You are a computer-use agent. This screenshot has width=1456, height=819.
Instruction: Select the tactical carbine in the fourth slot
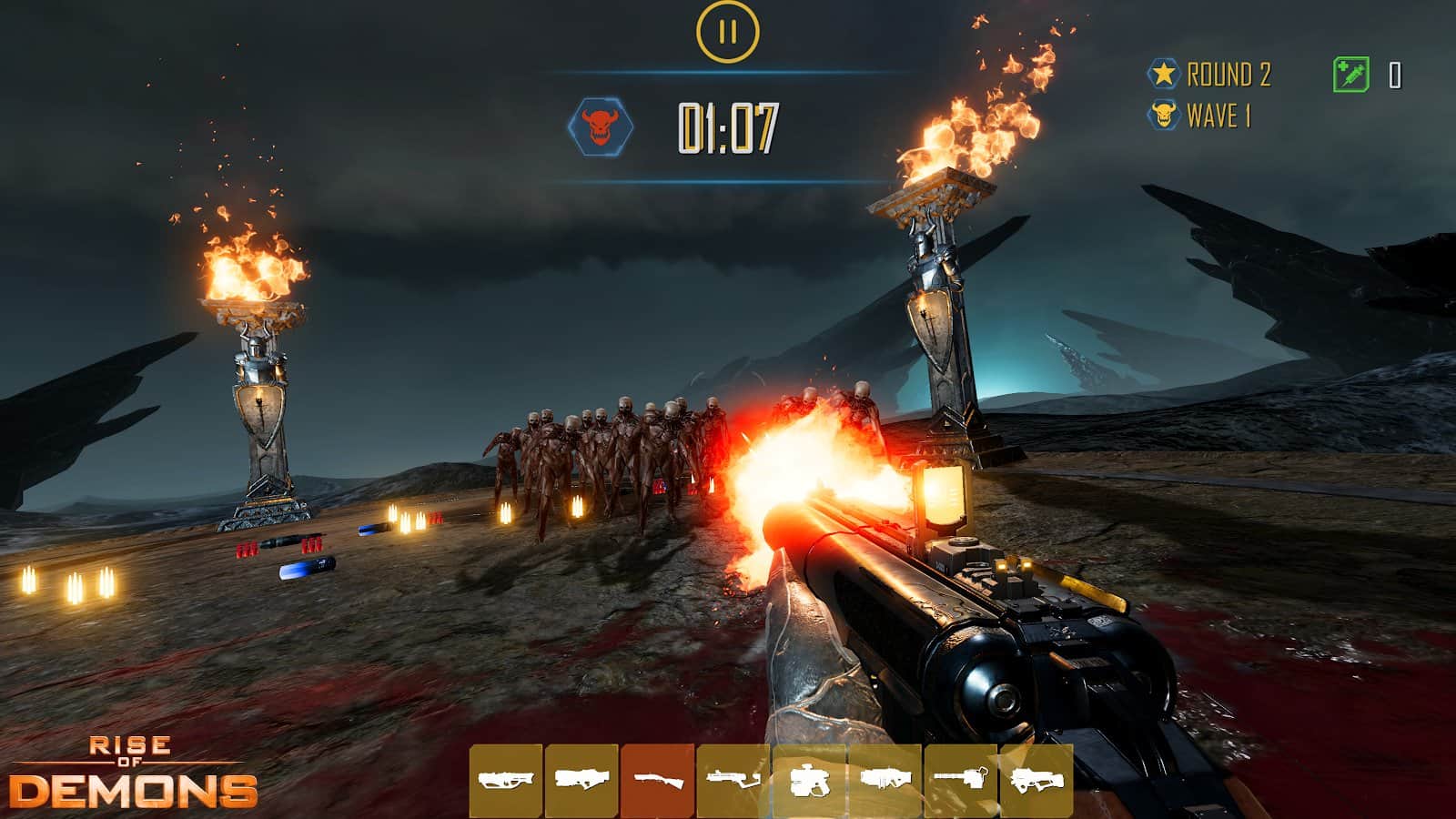(x=733, y=781)
